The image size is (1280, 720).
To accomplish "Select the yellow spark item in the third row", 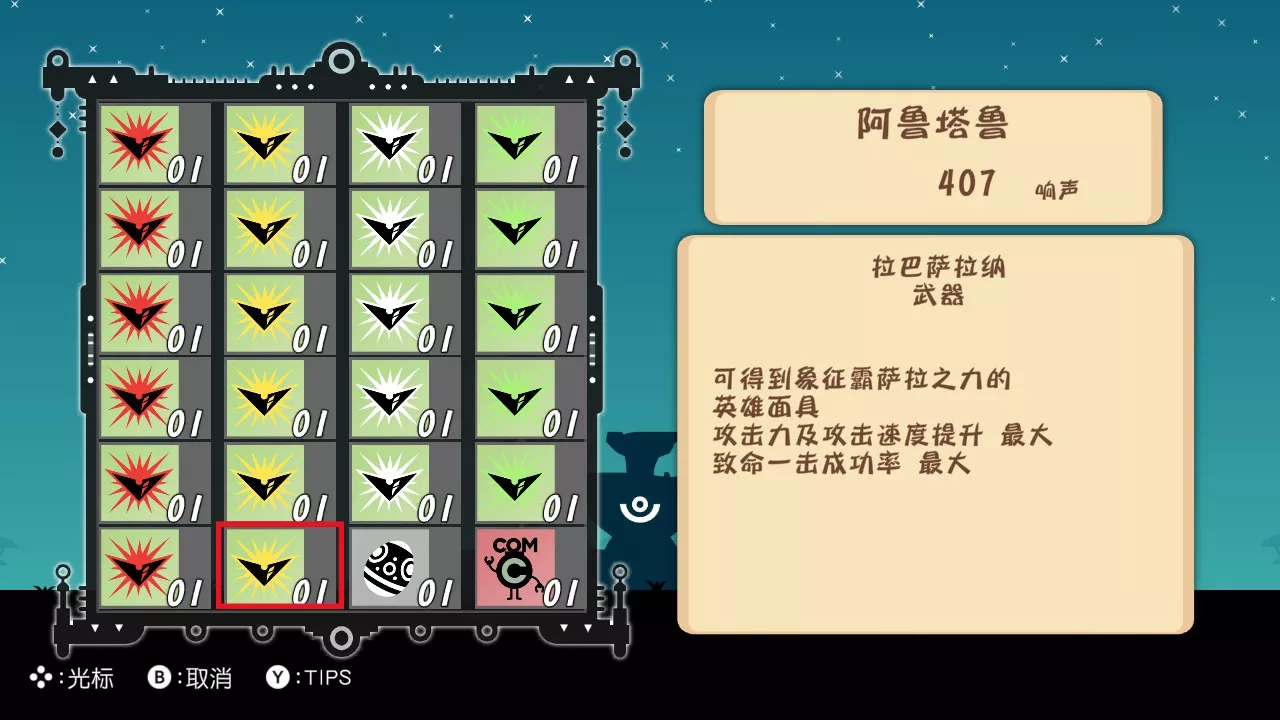I will tap(263, 313).
